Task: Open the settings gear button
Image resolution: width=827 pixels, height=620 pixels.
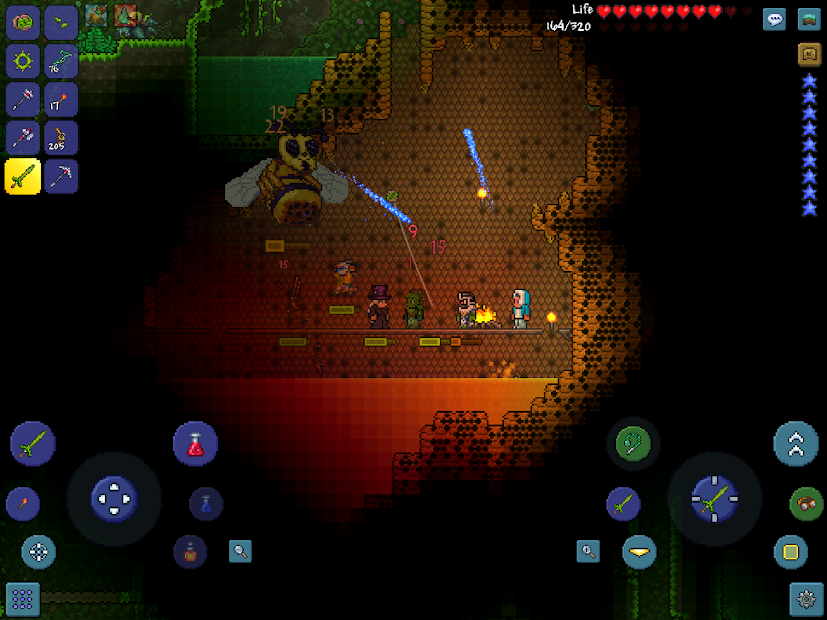Action: pyautogui.click(x=806, y=598)
